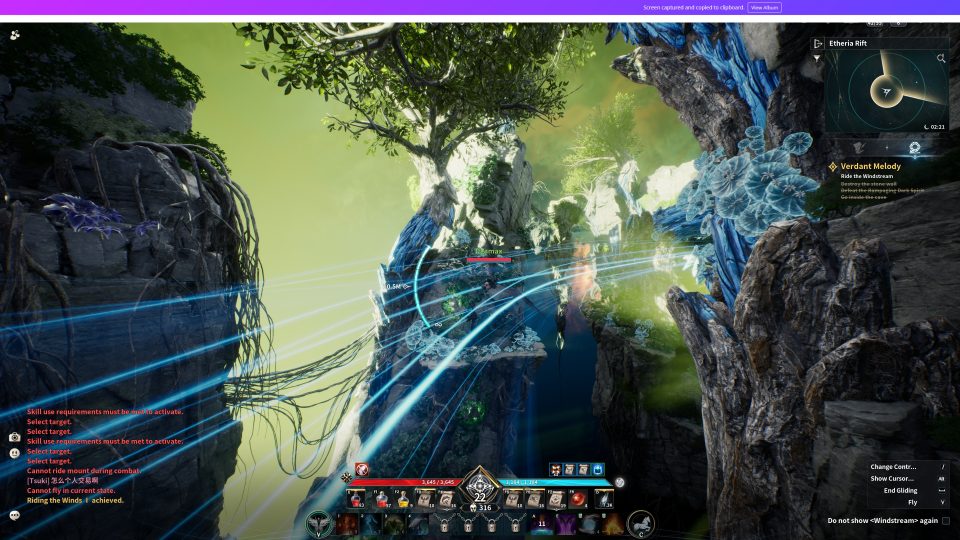Open the emoji face icon
The image size is (960, 540).
click(x=15, y=453)
